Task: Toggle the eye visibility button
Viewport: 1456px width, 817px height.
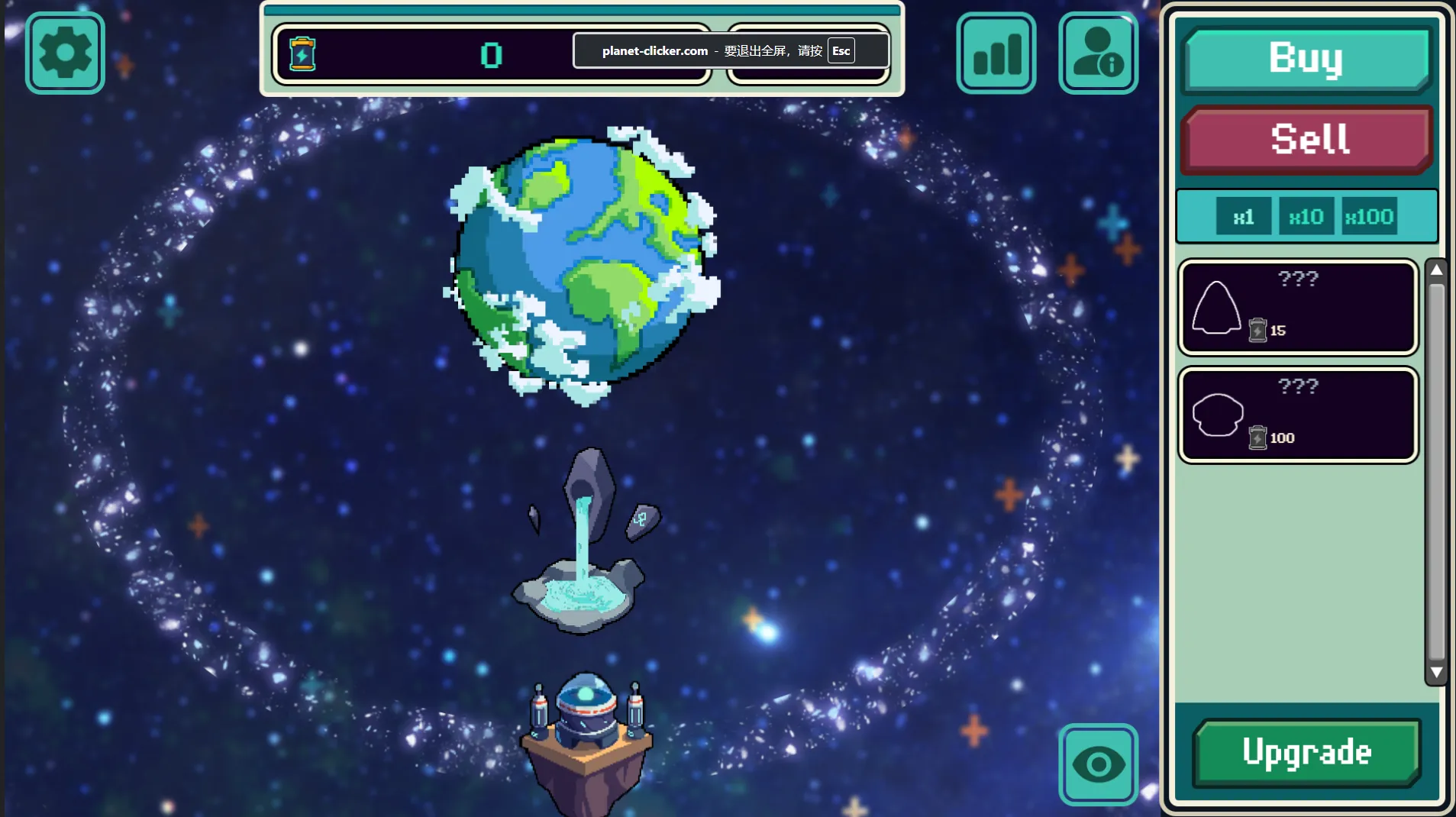Action: click(x=1098, y=764)
